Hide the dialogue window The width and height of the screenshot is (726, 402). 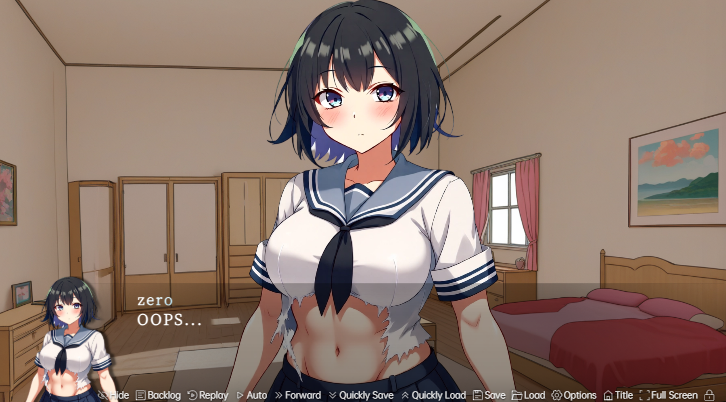pos(114,395)
